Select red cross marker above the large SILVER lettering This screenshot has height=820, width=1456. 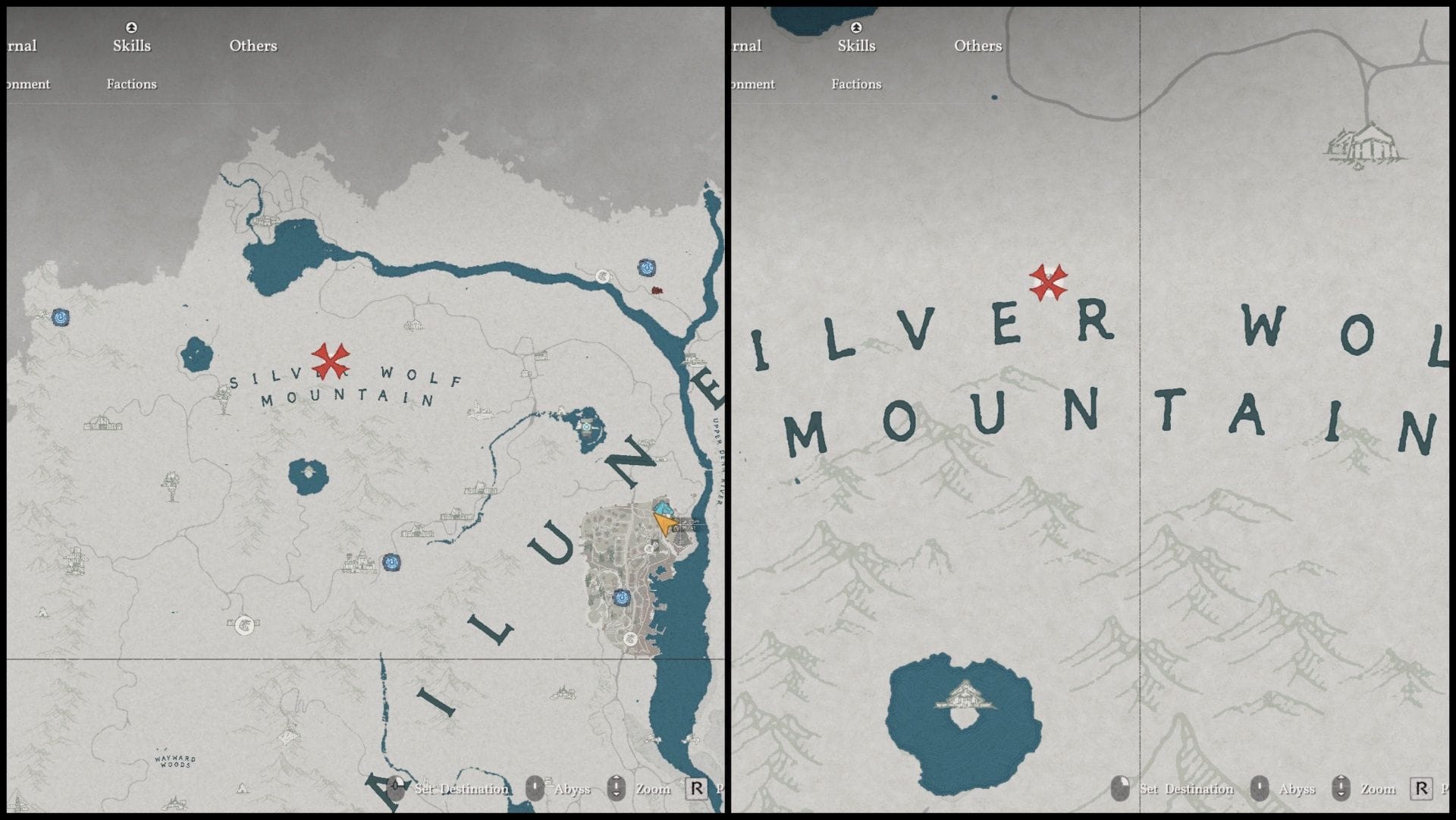pos(1049,282)
